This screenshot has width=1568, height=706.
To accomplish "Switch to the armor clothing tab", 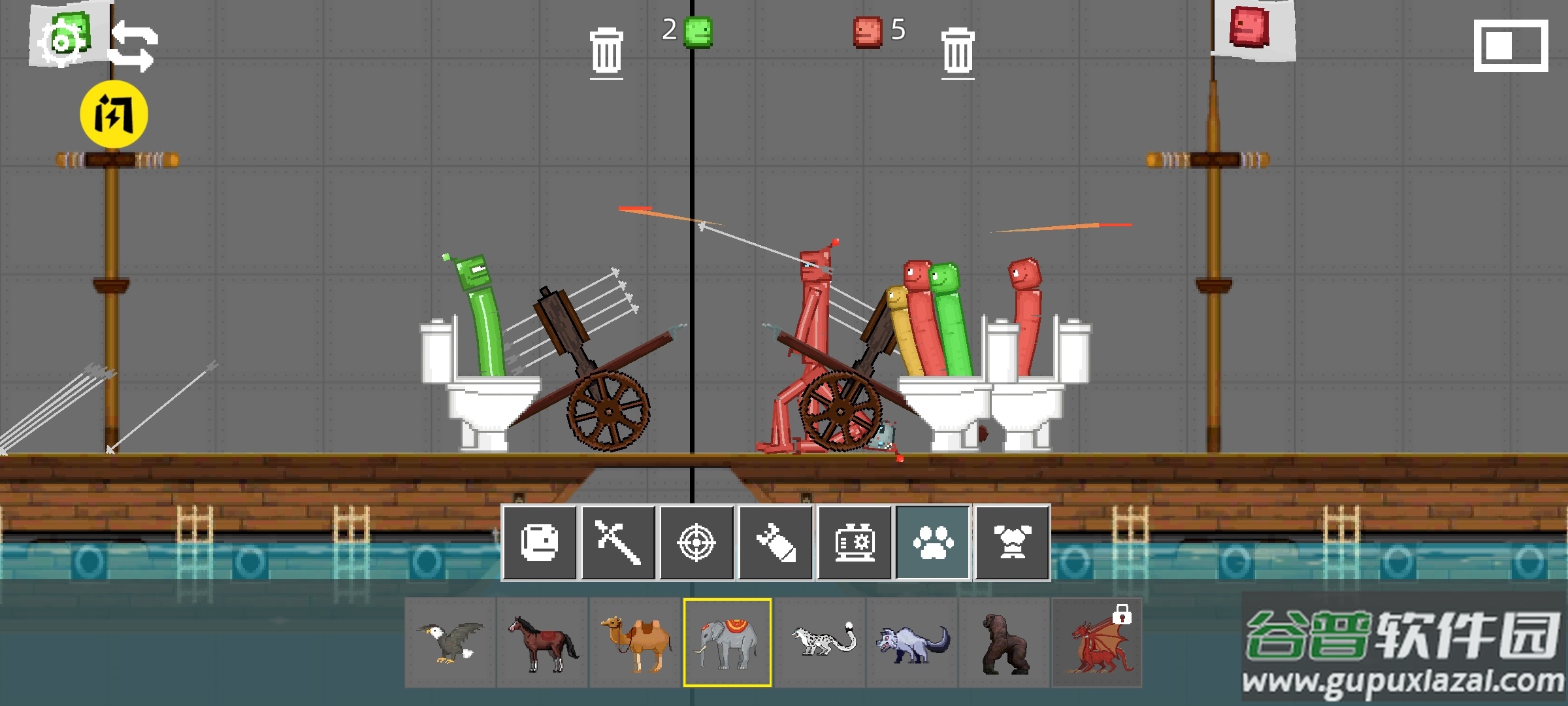I will point(1012,543).
